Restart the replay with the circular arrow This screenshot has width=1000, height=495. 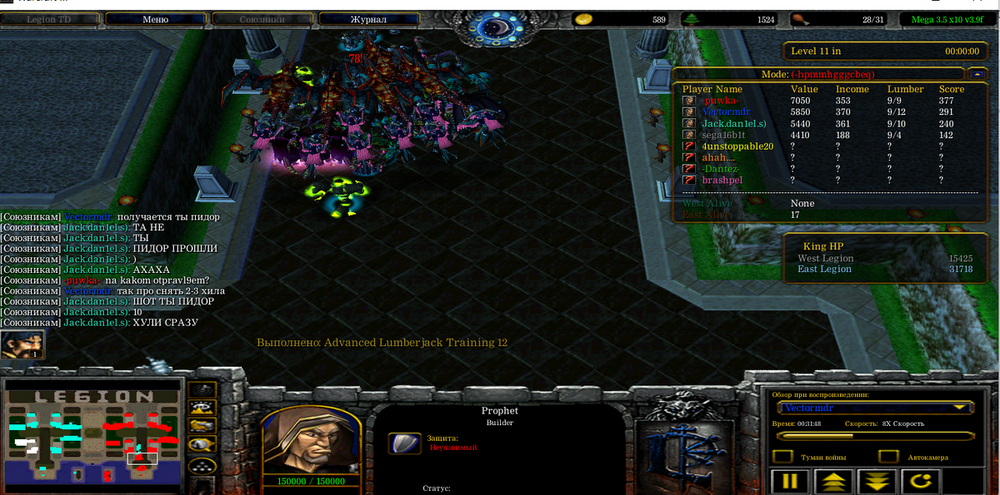[922, 481]
